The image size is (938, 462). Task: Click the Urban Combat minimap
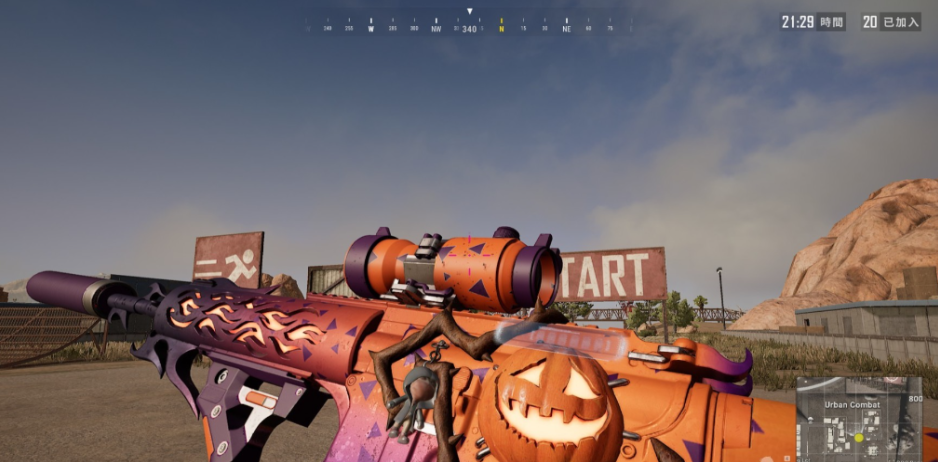pos(859,418)
